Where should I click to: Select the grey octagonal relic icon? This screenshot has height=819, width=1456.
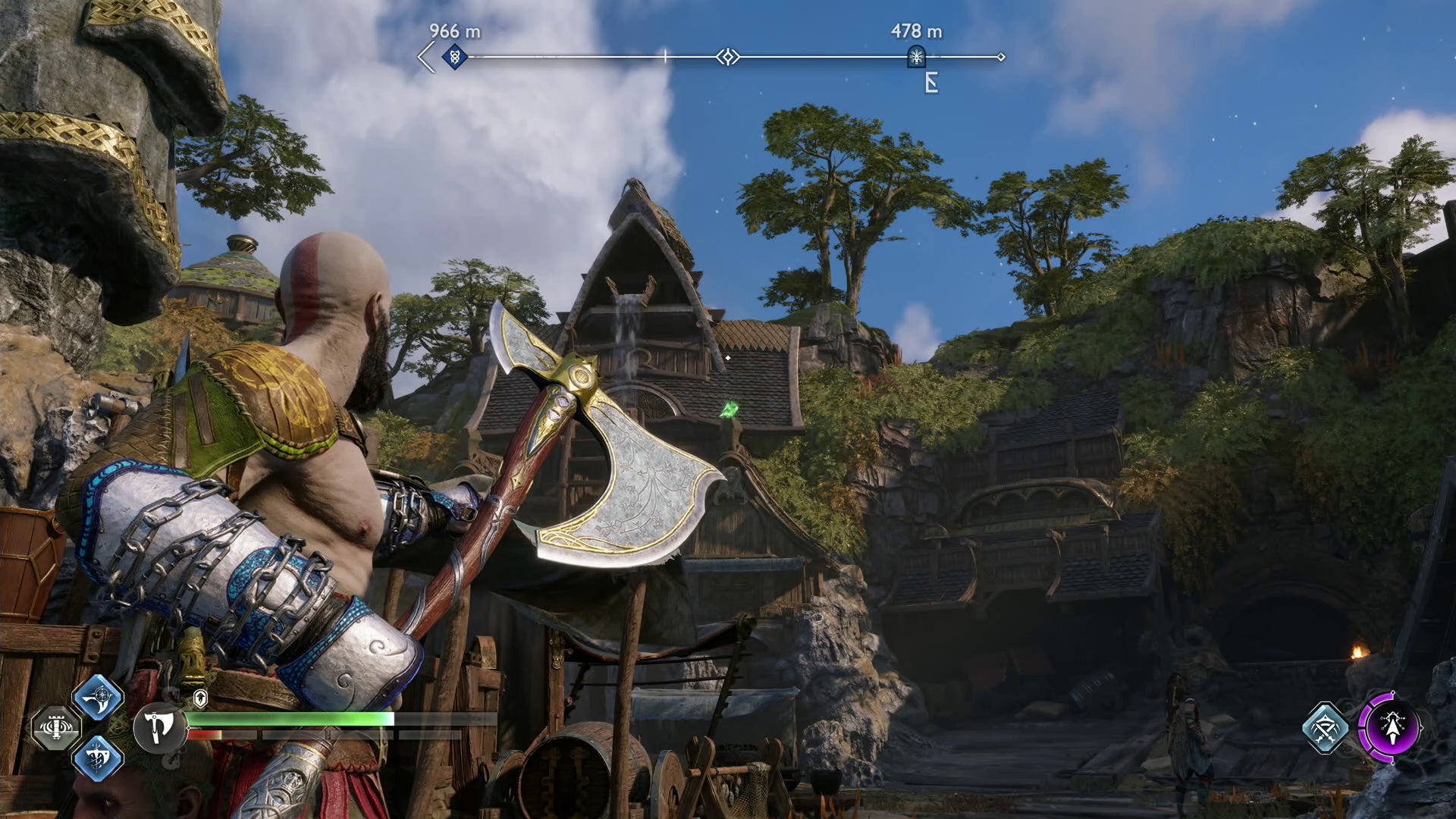tap(55, 728)
